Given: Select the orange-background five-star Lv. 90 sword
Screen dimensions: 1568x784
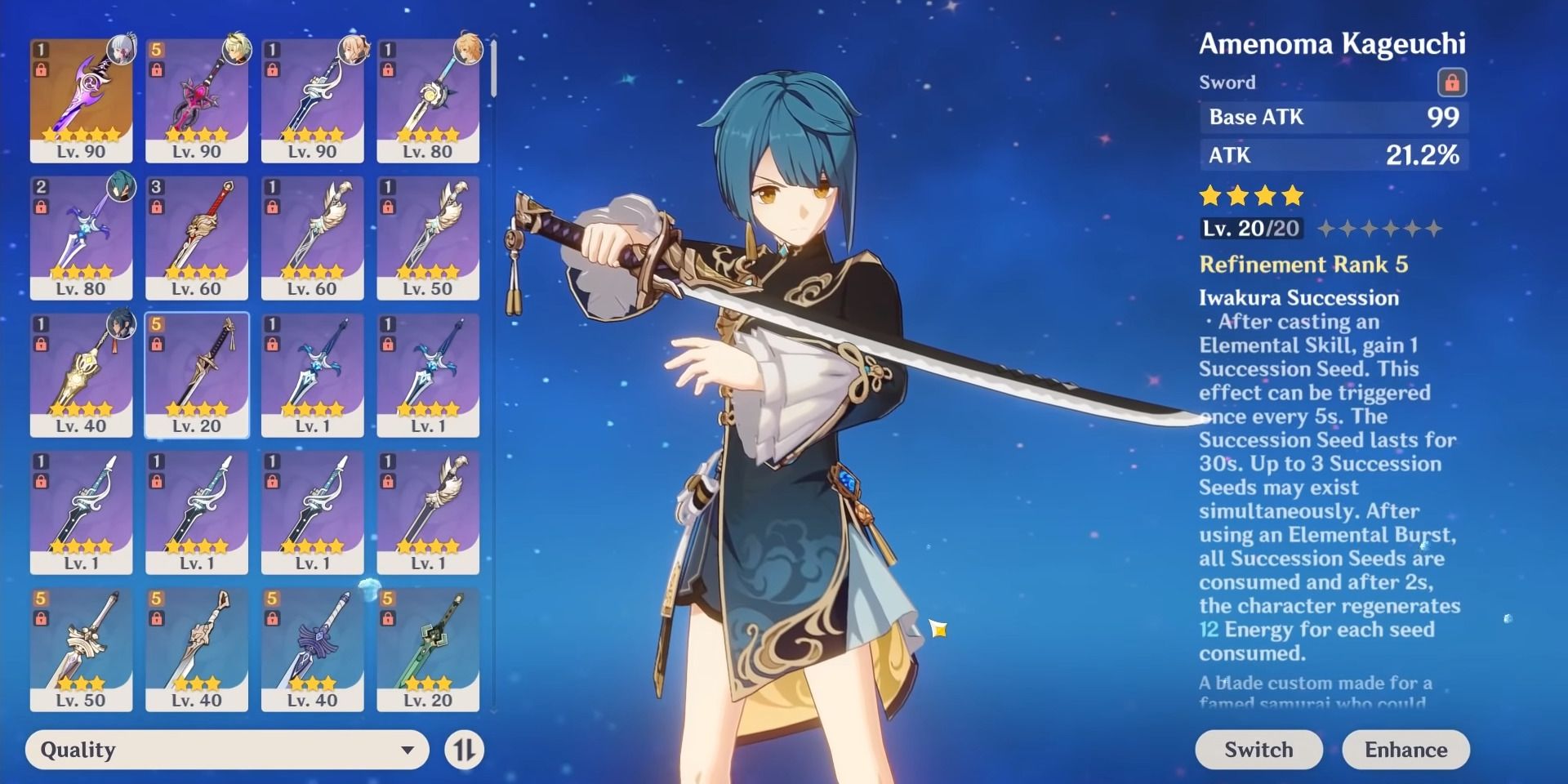Looking at the screenshot, I should tap(81, 100).
